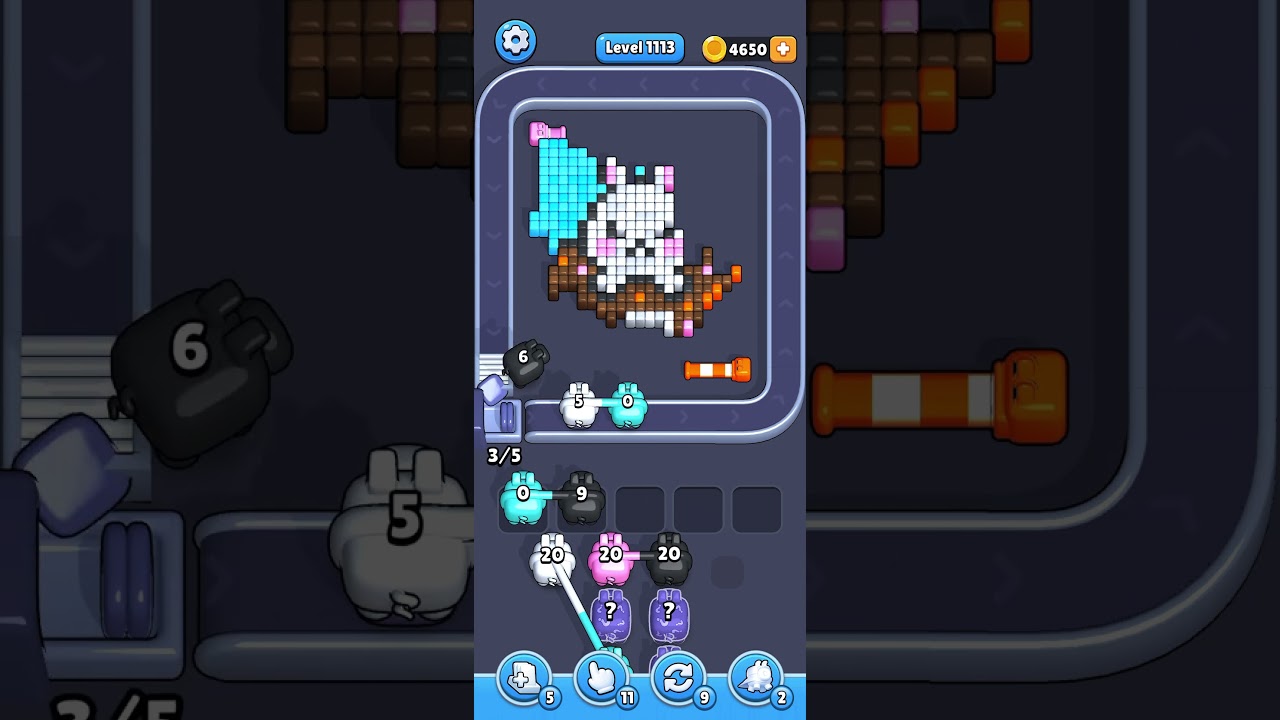Tap the white bunny labeled 5
Screen dimensions: 1280x720
click(578, 405)
